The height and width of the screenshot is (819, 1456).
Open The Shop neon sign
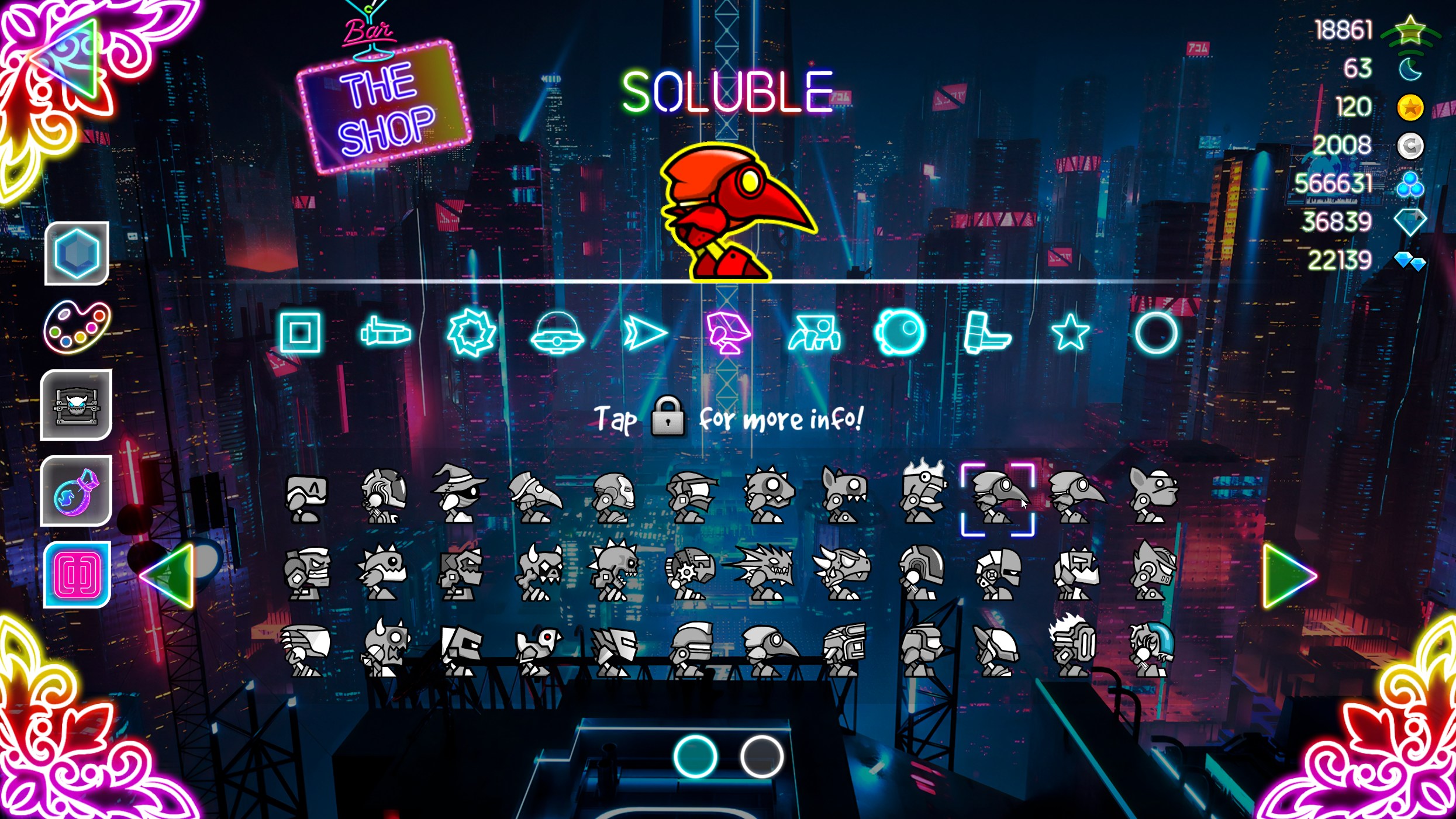385,108
